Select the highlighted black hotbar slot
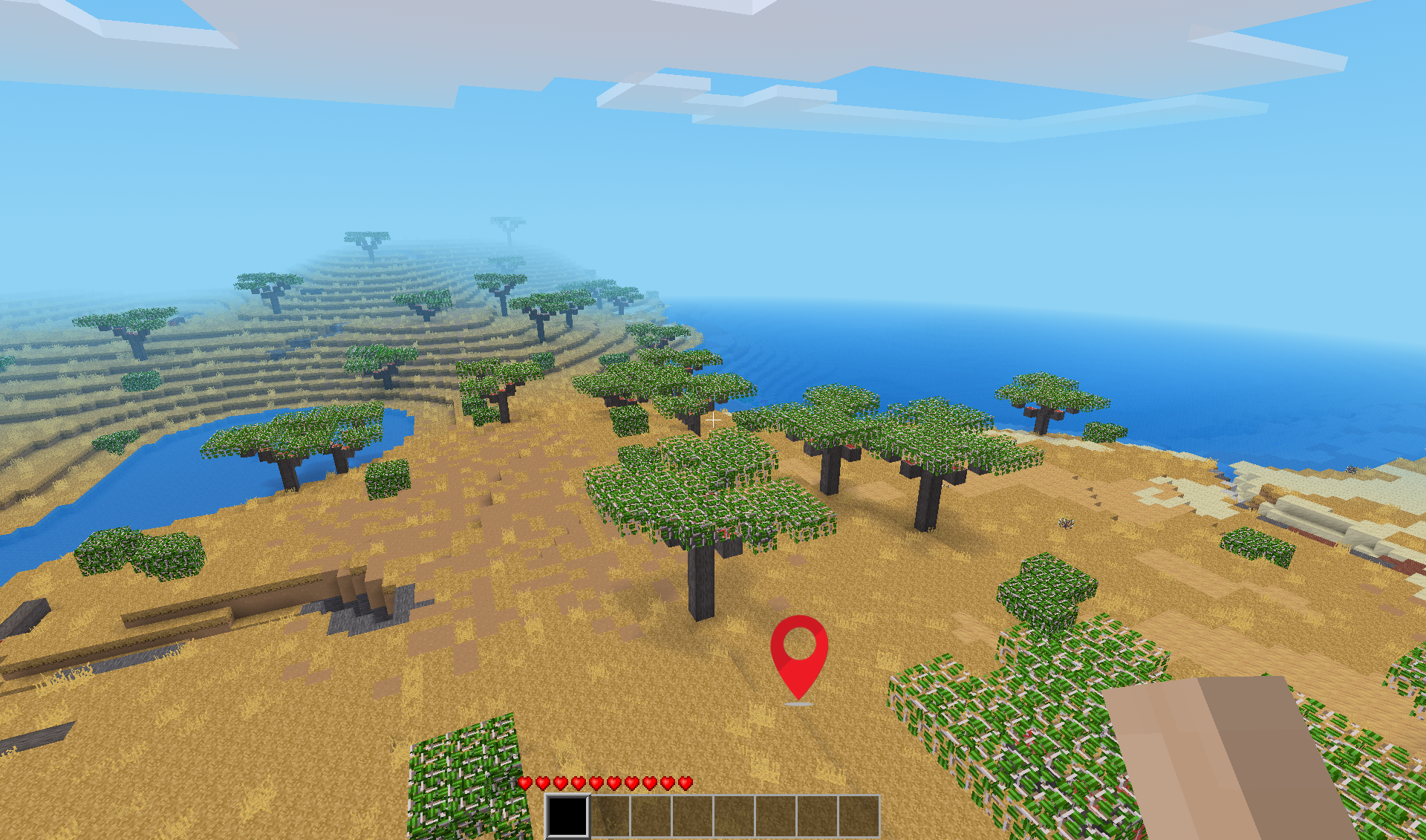This screenshot has width=1426, height=840. pyautogui.click(x=567, y=815)
